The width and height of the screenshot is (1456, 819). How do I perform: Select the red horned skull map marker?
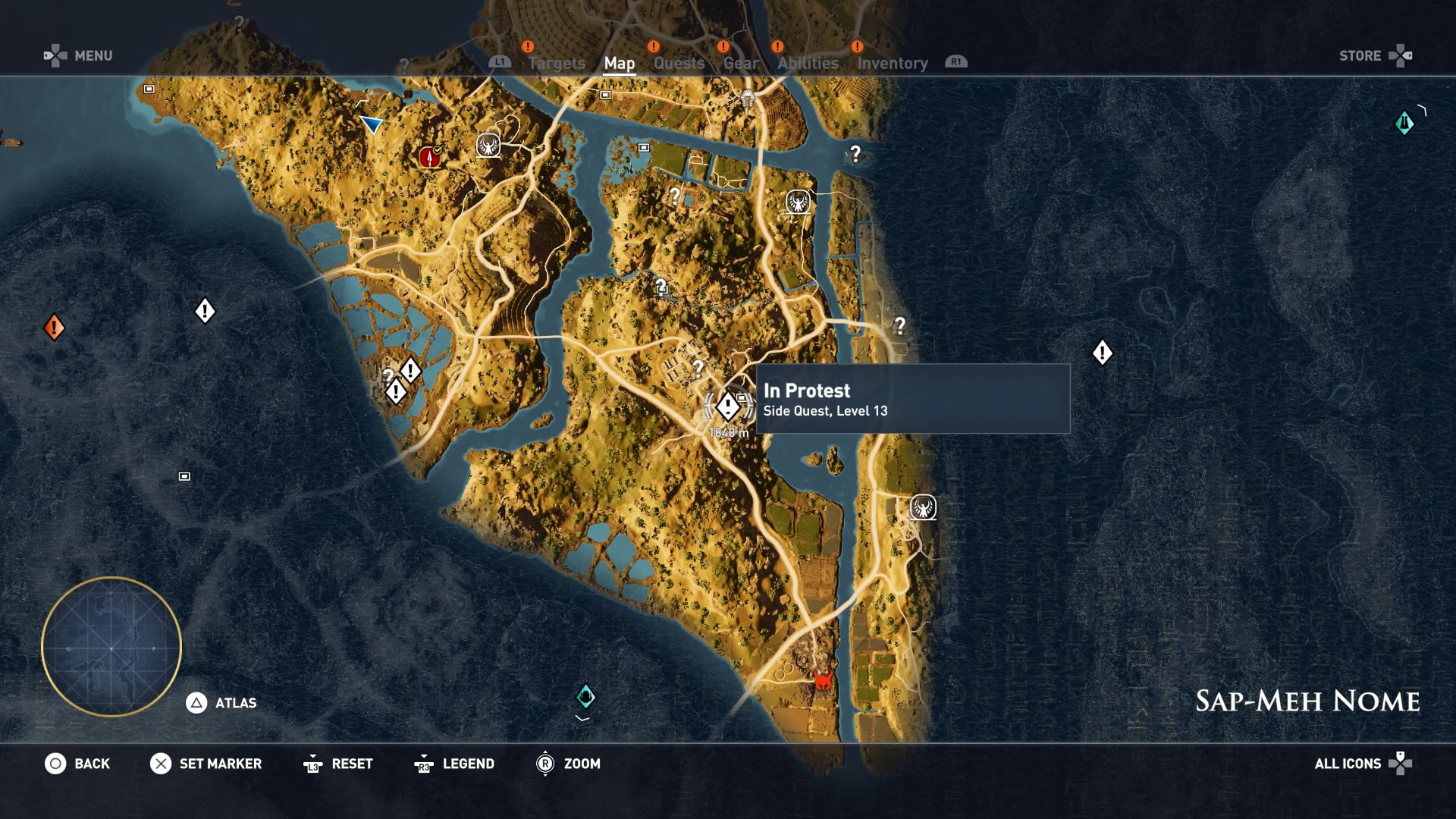[823, 679]
